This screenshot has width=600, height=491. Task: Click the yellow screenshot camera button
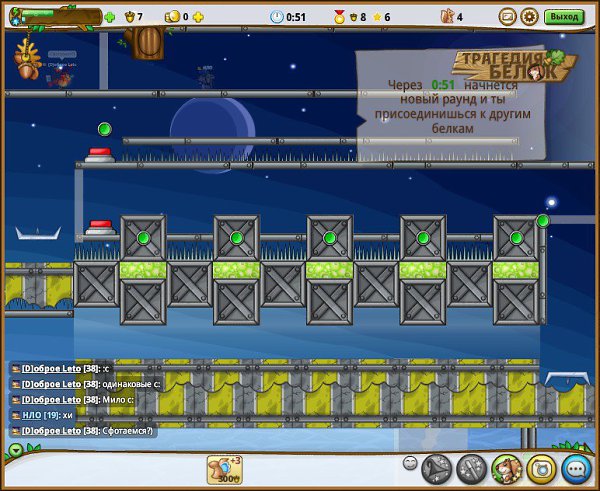tap(540, 468)
